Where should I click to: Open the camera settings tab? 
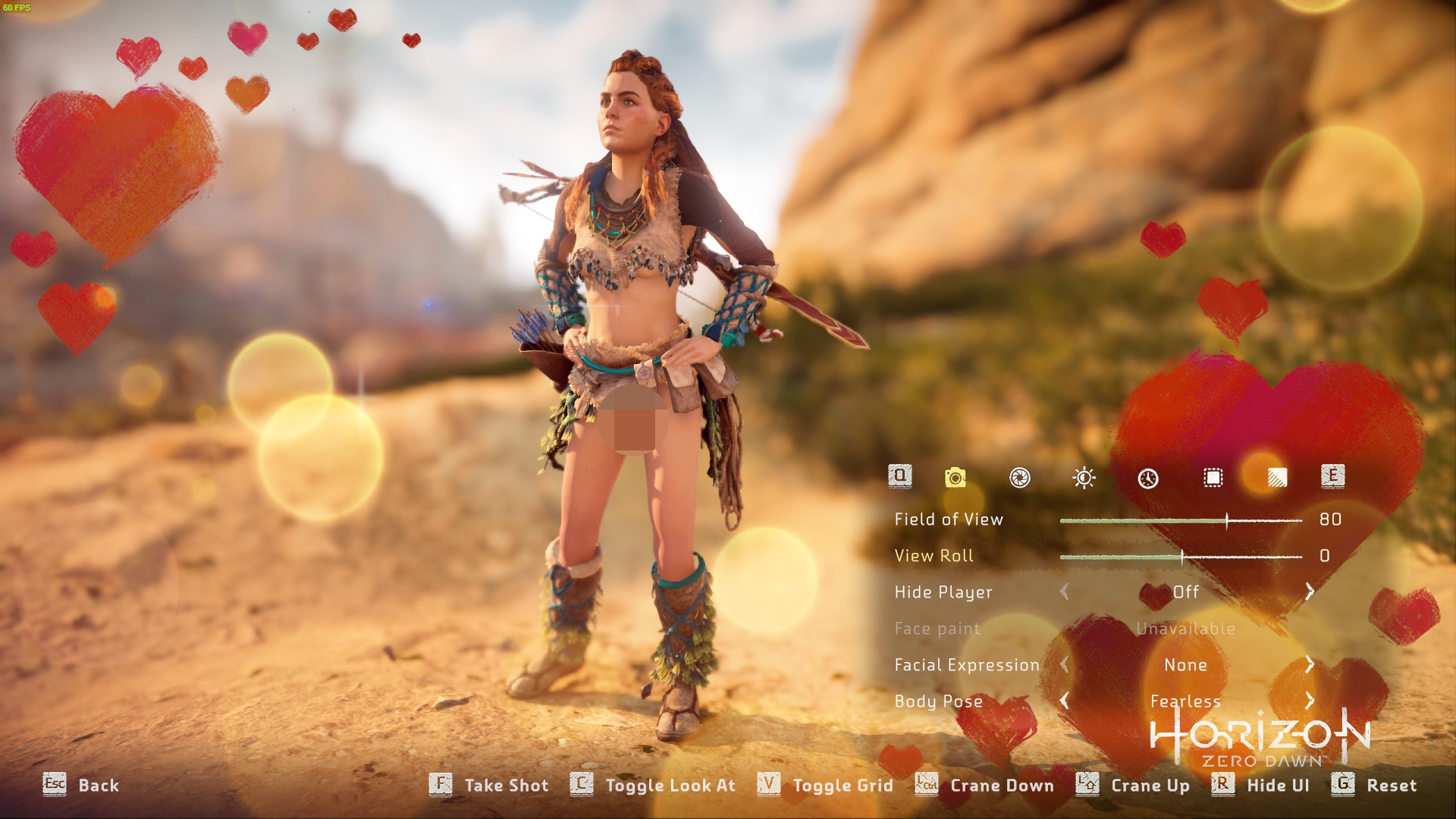pyautogui.click(x=955, y=477)
